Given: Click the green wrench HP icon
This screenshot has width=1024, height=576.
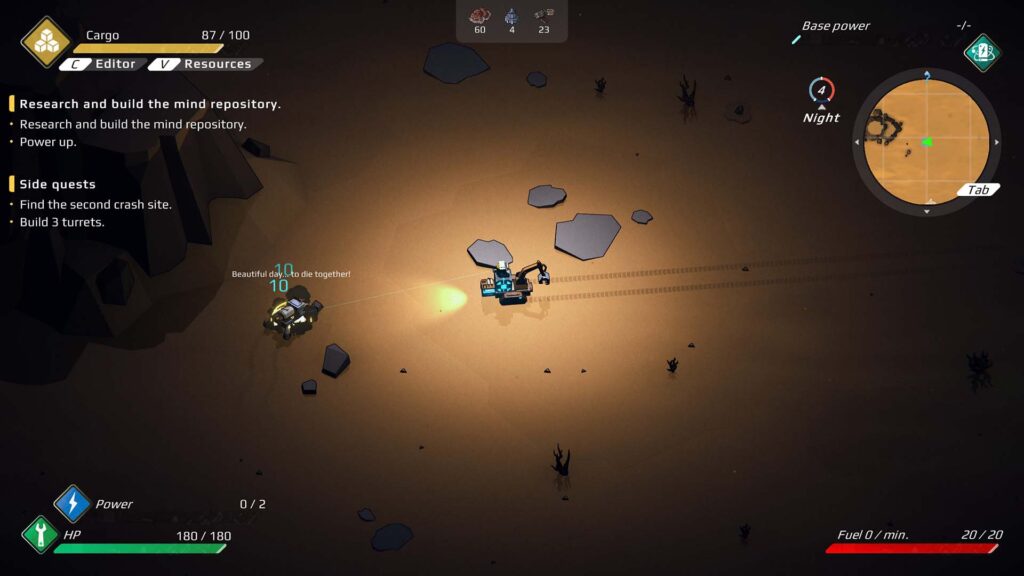Looking at the screenshot, I should pyautogui.click(x=40, y=534).
